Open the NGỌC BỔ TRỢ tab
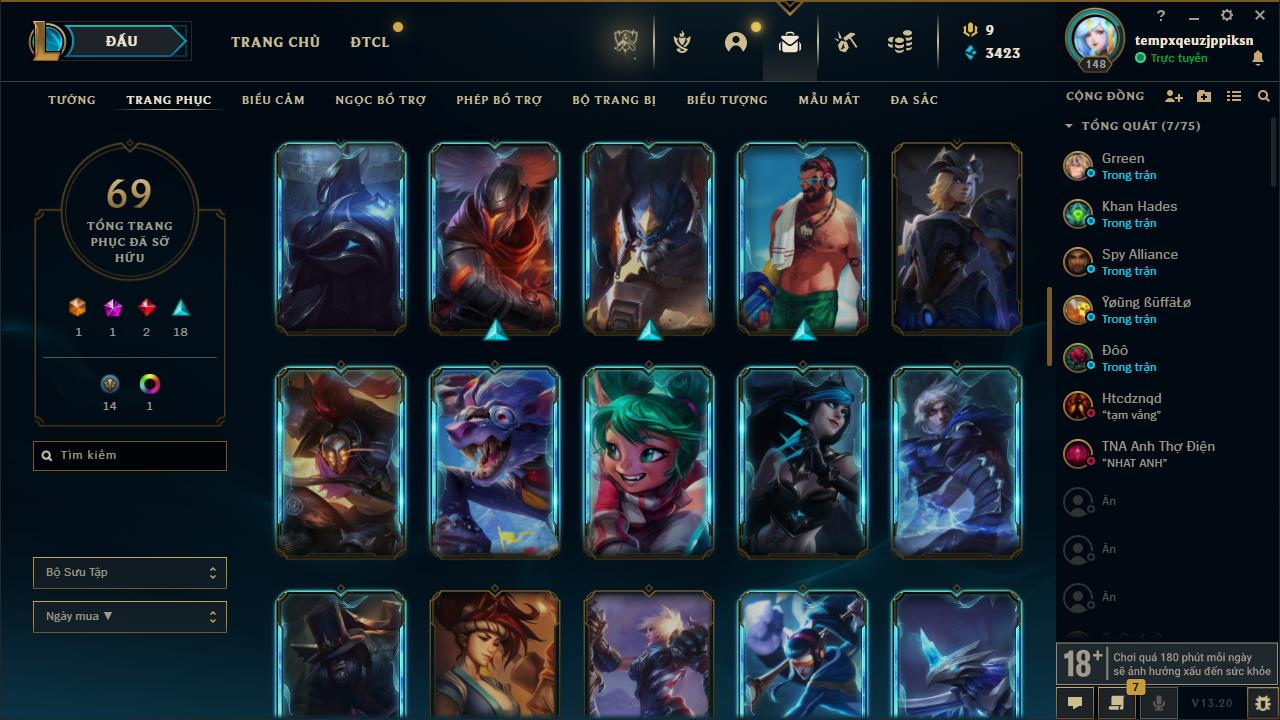 tap(380, 100)
